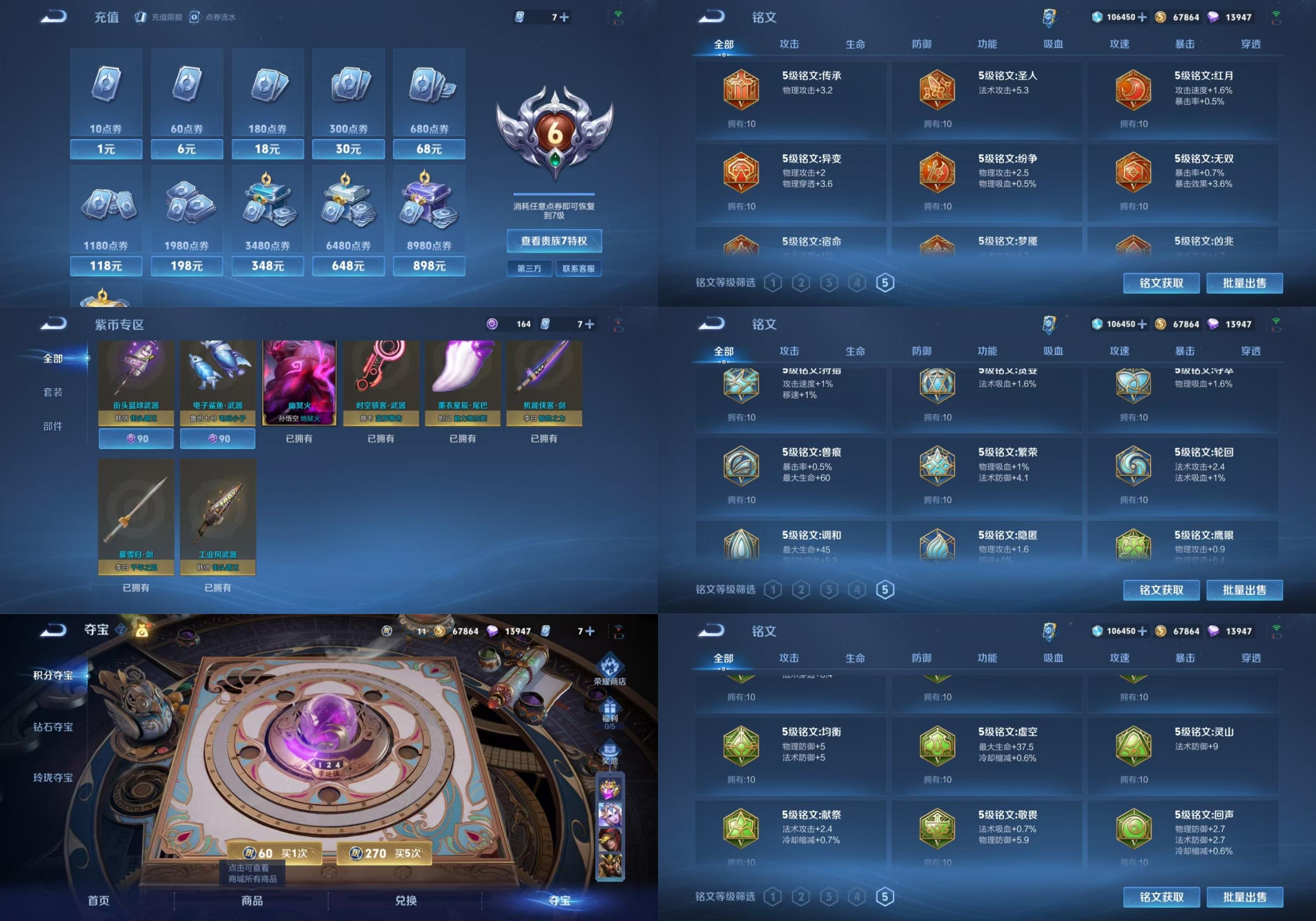Open the 首页 bottom tab
Screen dimensions: 1316x921
pyautogui.click(x=99, y=900)
